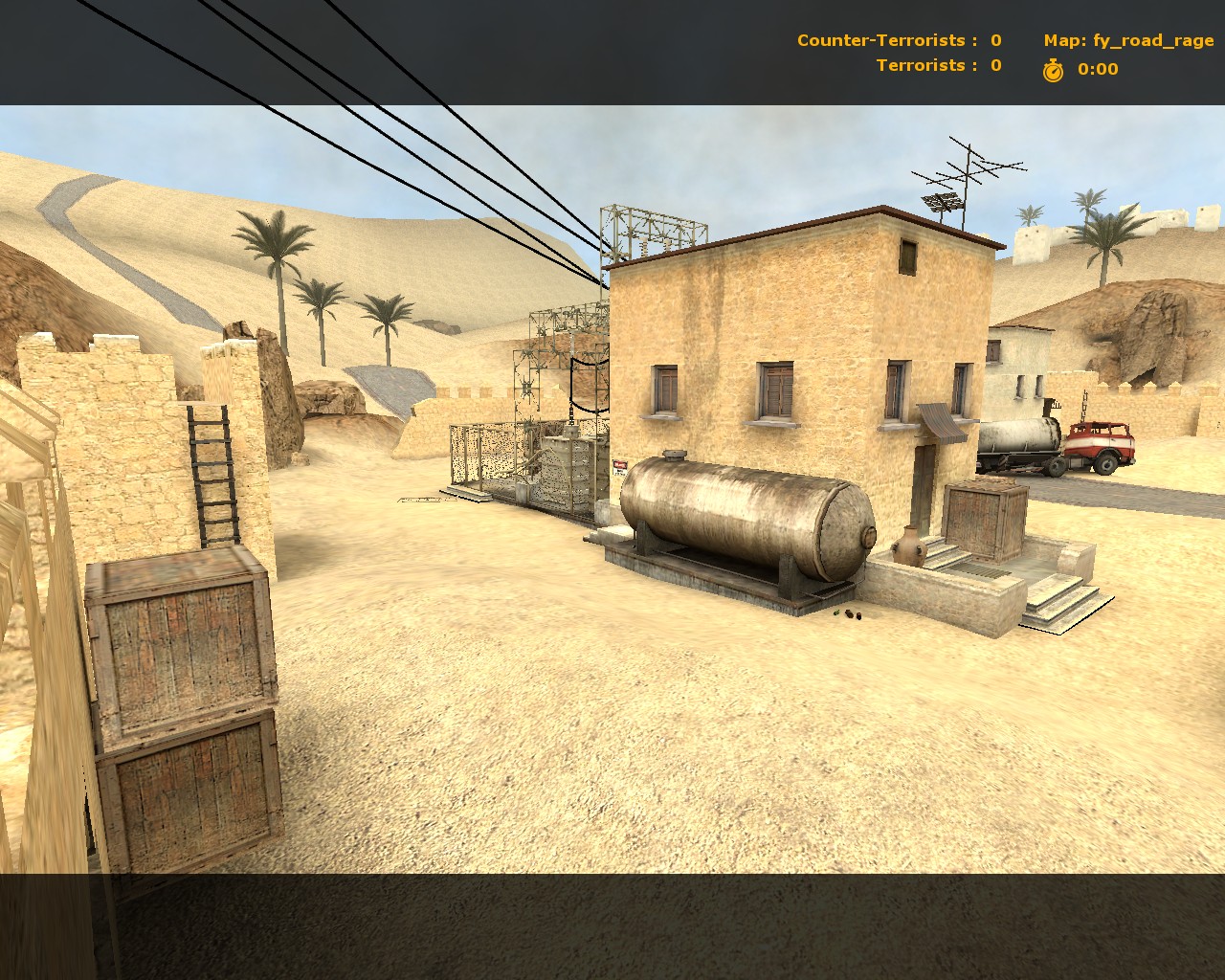Viewport: 1225px width, 980px height.
Task: Select the warning sign on the fence
Action: (618, 467)
